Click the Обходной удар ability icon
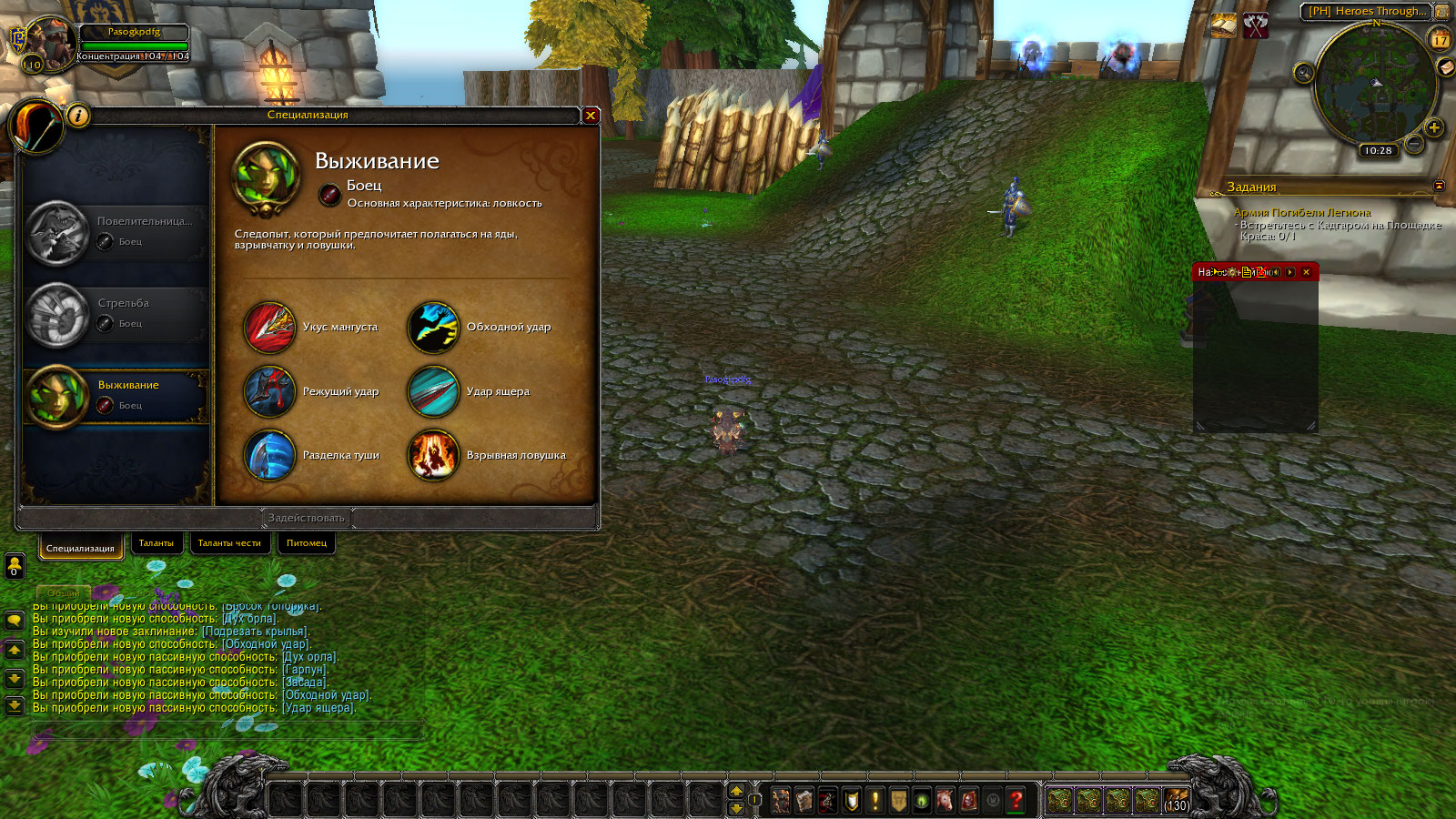Screen dimensions: 1456x819 click(x=433, y=328)
